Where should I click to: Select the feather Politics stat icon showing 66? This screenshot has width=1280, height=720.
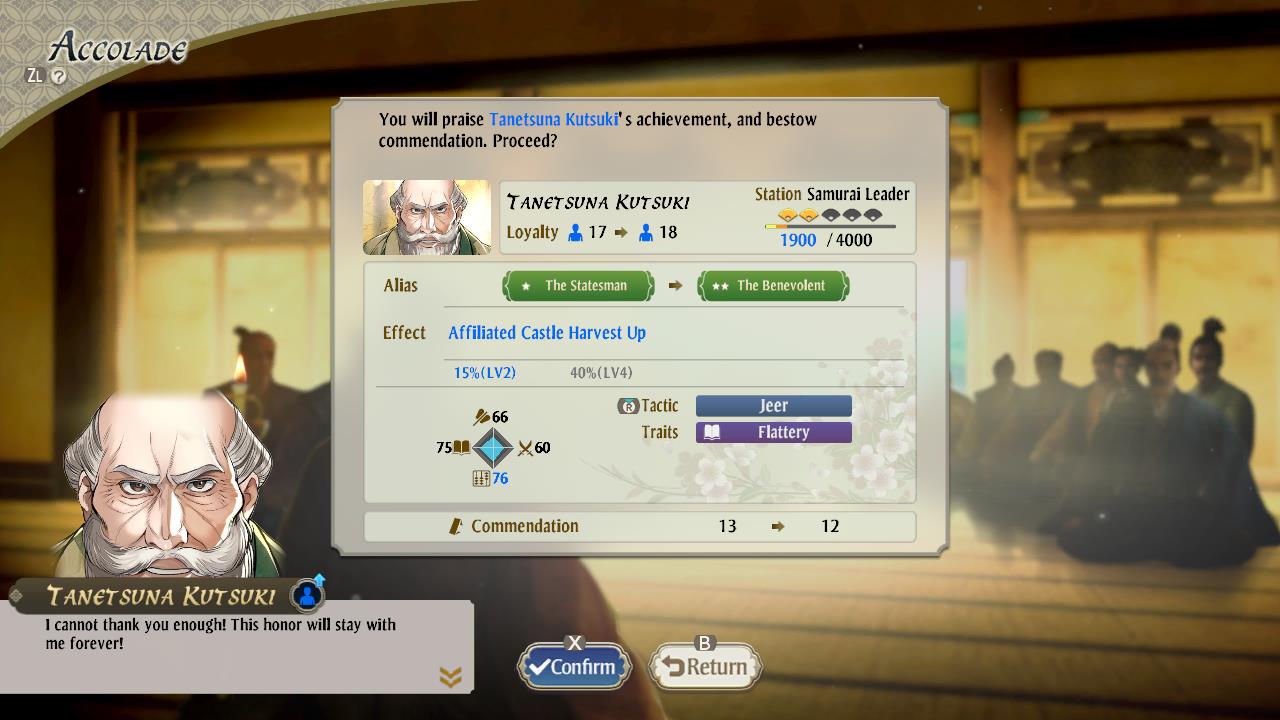pyautogui.click(x=483, y=417)
